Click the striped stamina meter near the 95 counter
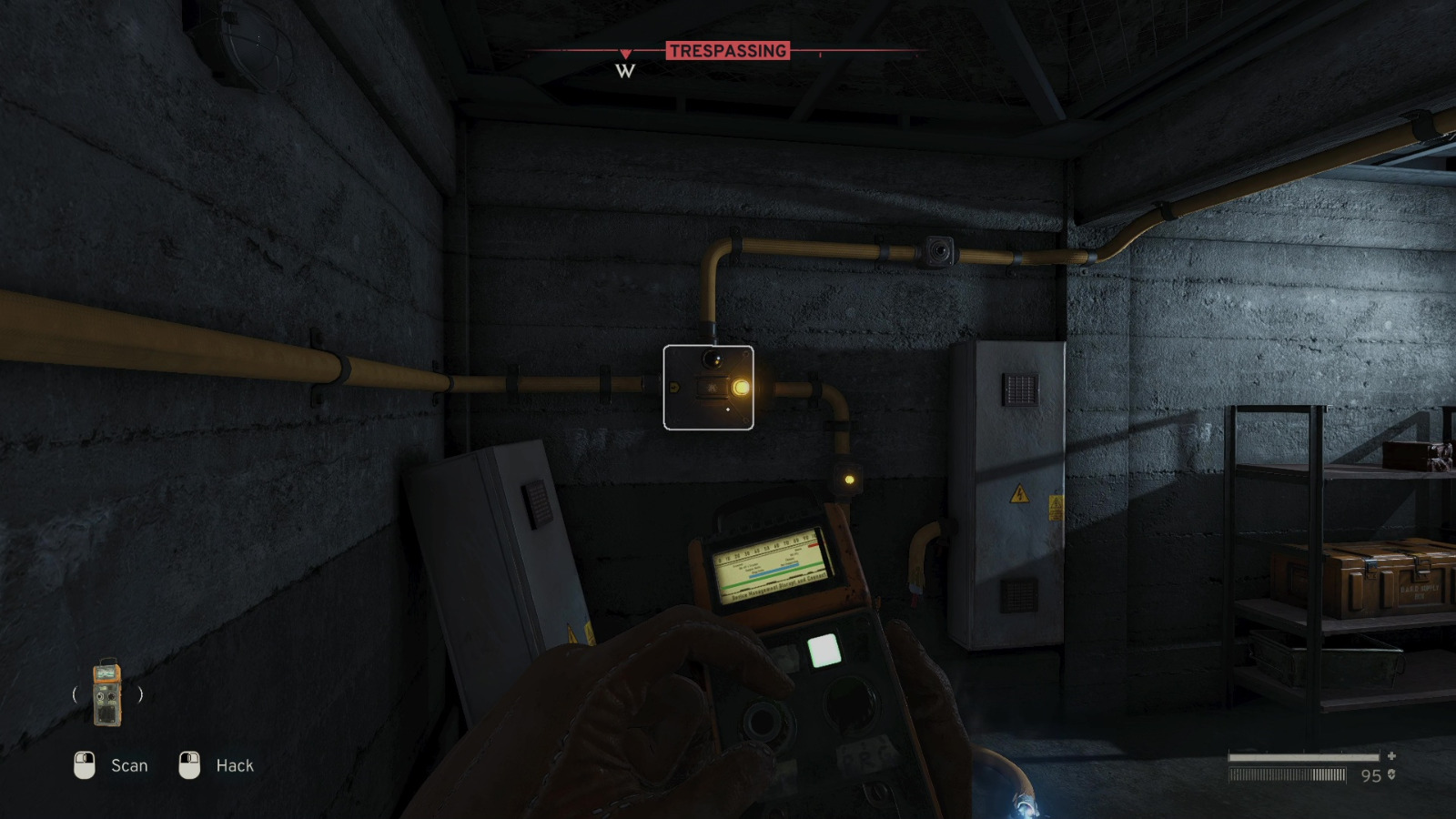 click(1288, 775)
